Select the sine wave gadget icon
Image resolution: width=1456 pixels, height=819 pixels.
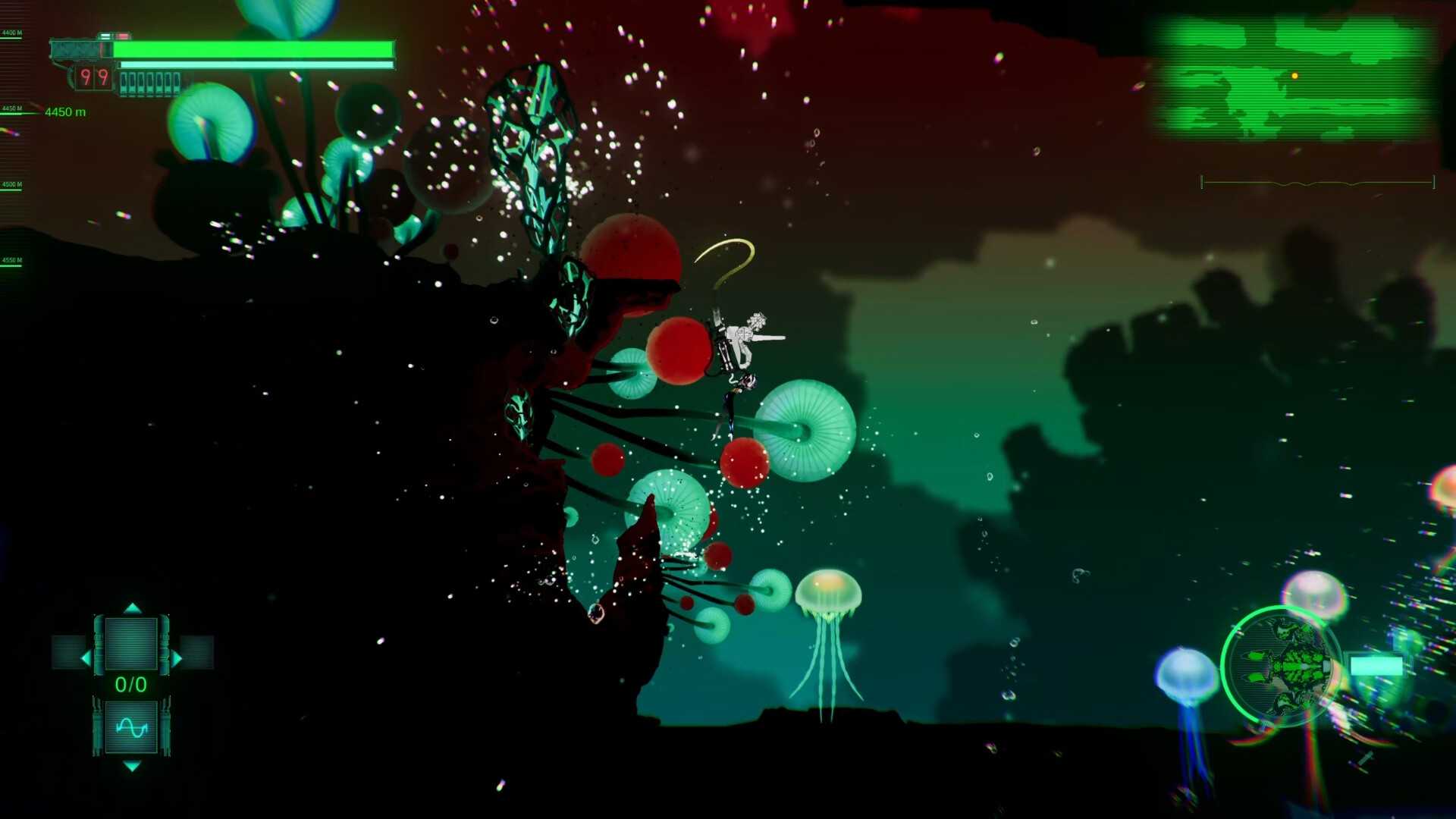tap(131, 726)
